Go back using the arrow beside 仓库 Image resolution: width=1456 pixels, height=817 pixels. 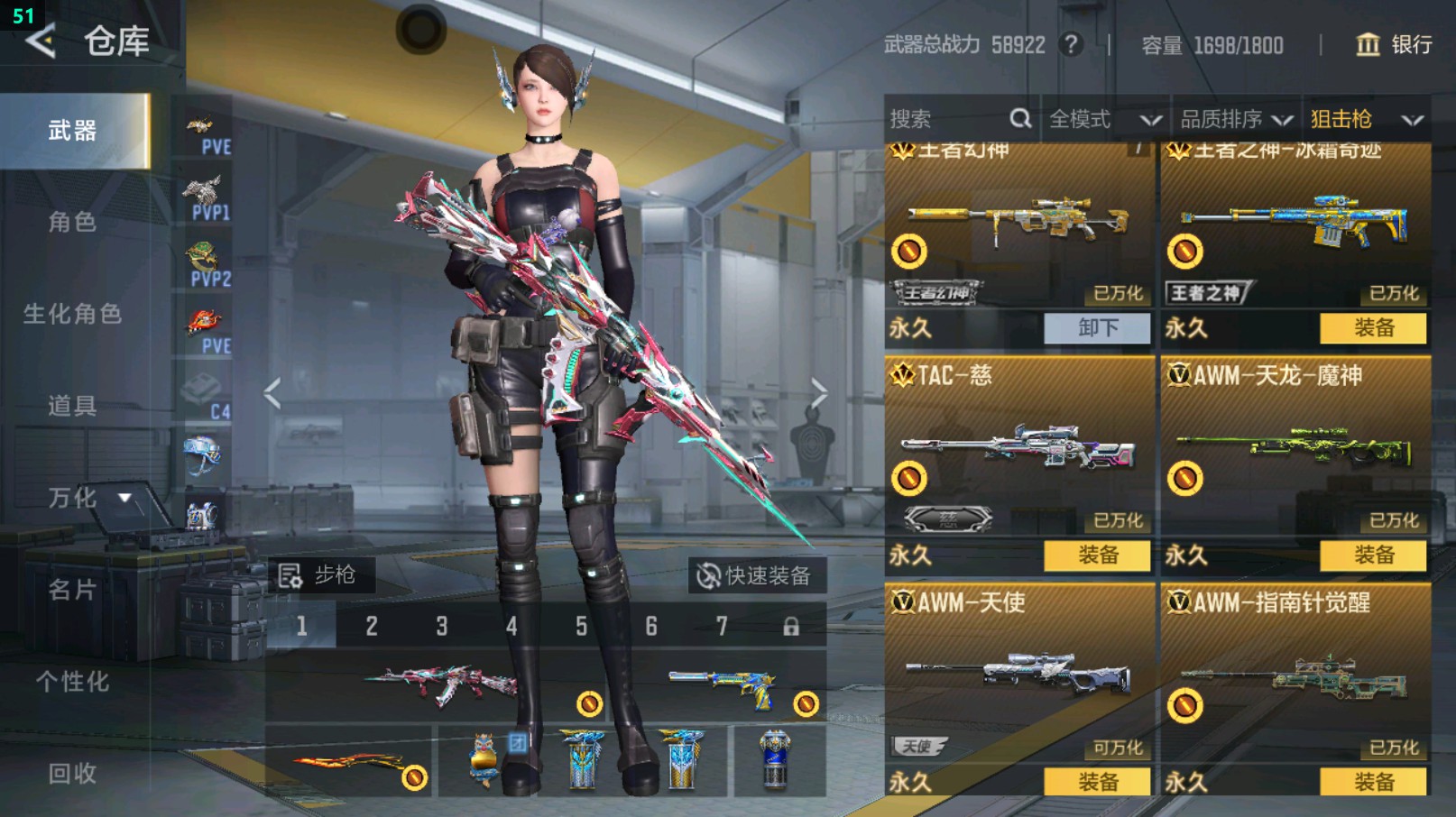pyautogui.click(x=41, y=41)
